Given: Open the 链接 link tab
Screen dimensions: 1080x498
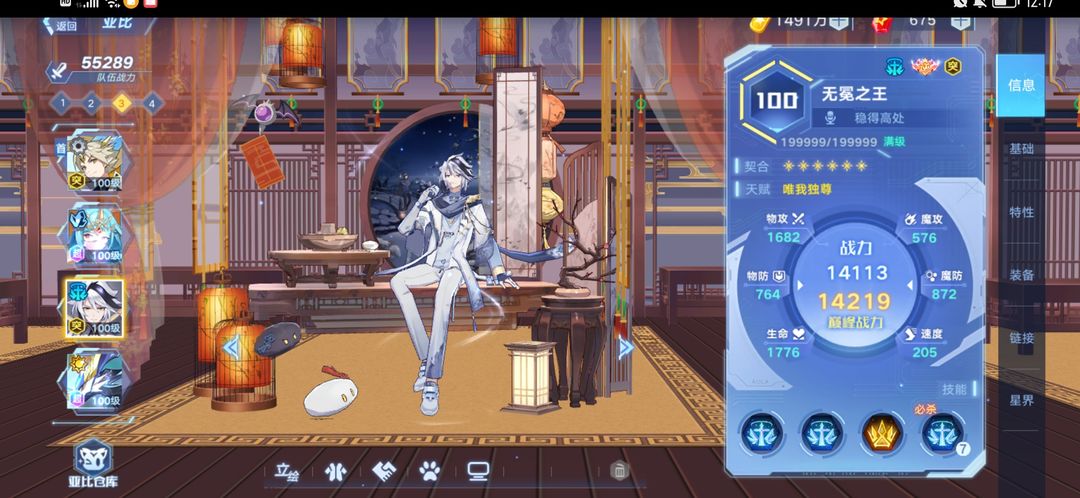Looking at the screenshot, I should (x=1021, y=338).
